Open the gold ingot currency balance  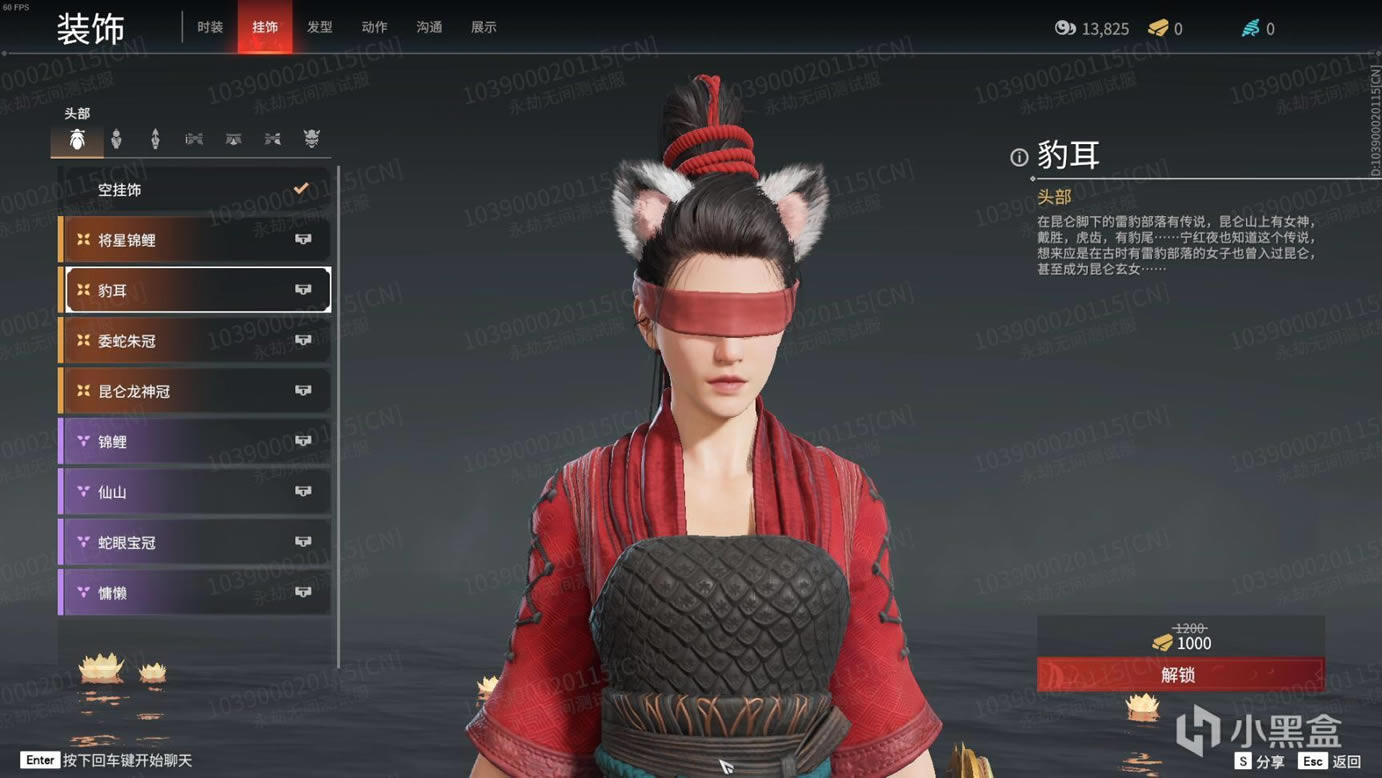coord(1166,29)
